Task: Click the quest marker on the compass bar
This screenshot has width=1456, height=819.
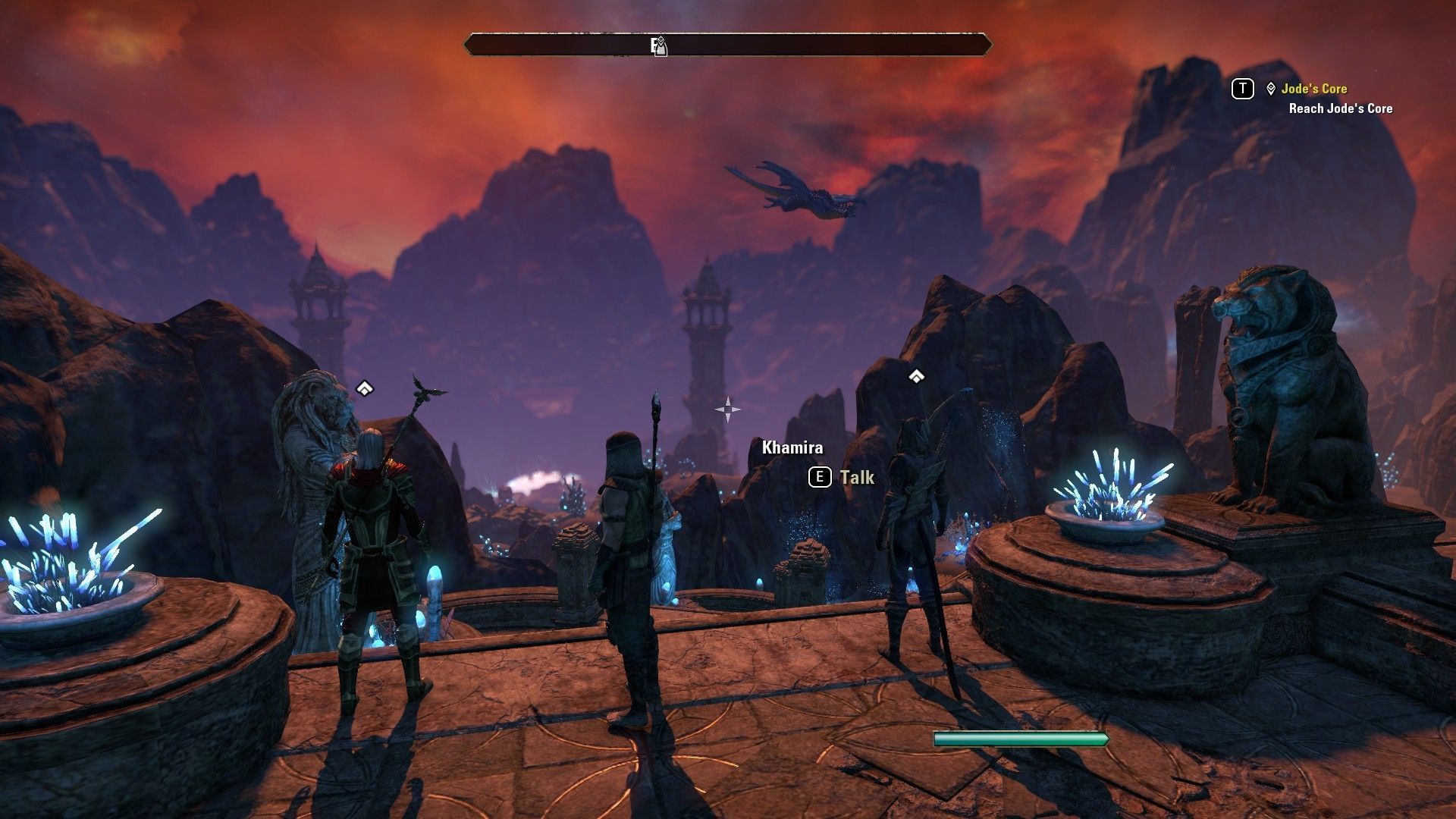Action: coord(659,45)
